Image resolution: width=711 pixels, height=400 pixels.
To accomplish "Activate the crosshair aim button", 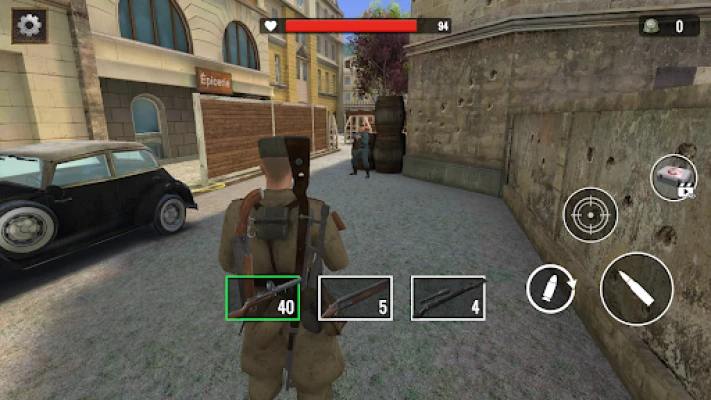I will (590, 213).
